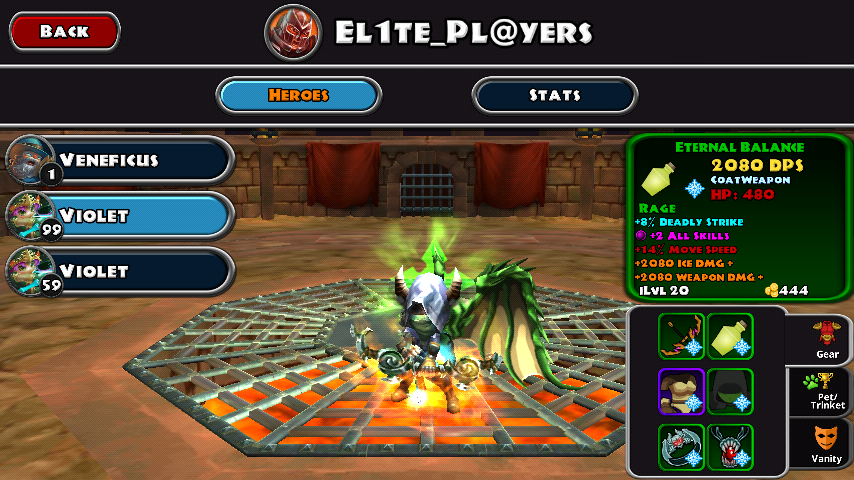This screenshot has width=854, height=480.
Task: View the green hooded helm slot
Action: 730,391
